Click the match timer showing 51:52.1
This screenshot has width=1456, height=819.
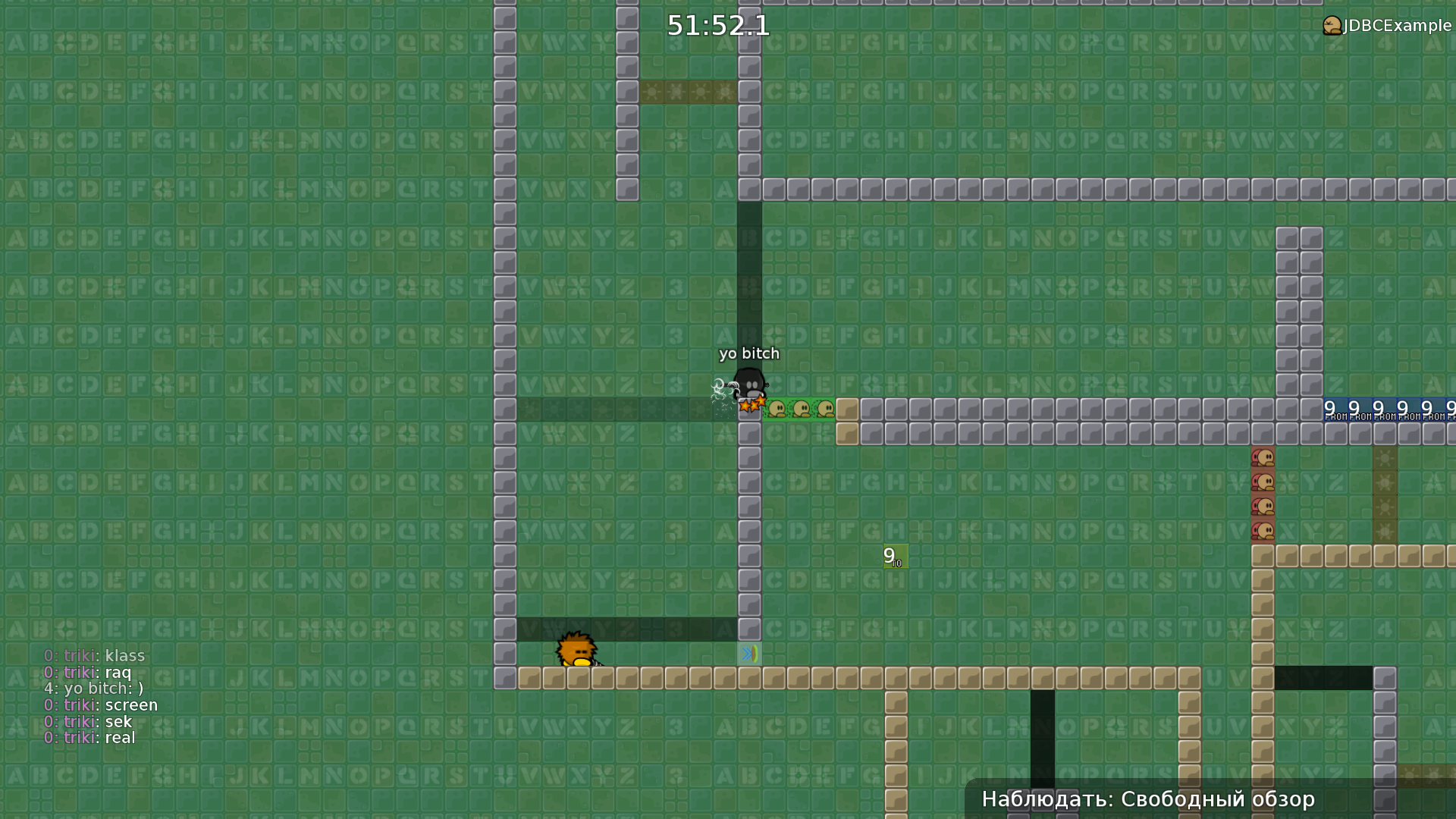pyautogui.click(x=717, y=26)
